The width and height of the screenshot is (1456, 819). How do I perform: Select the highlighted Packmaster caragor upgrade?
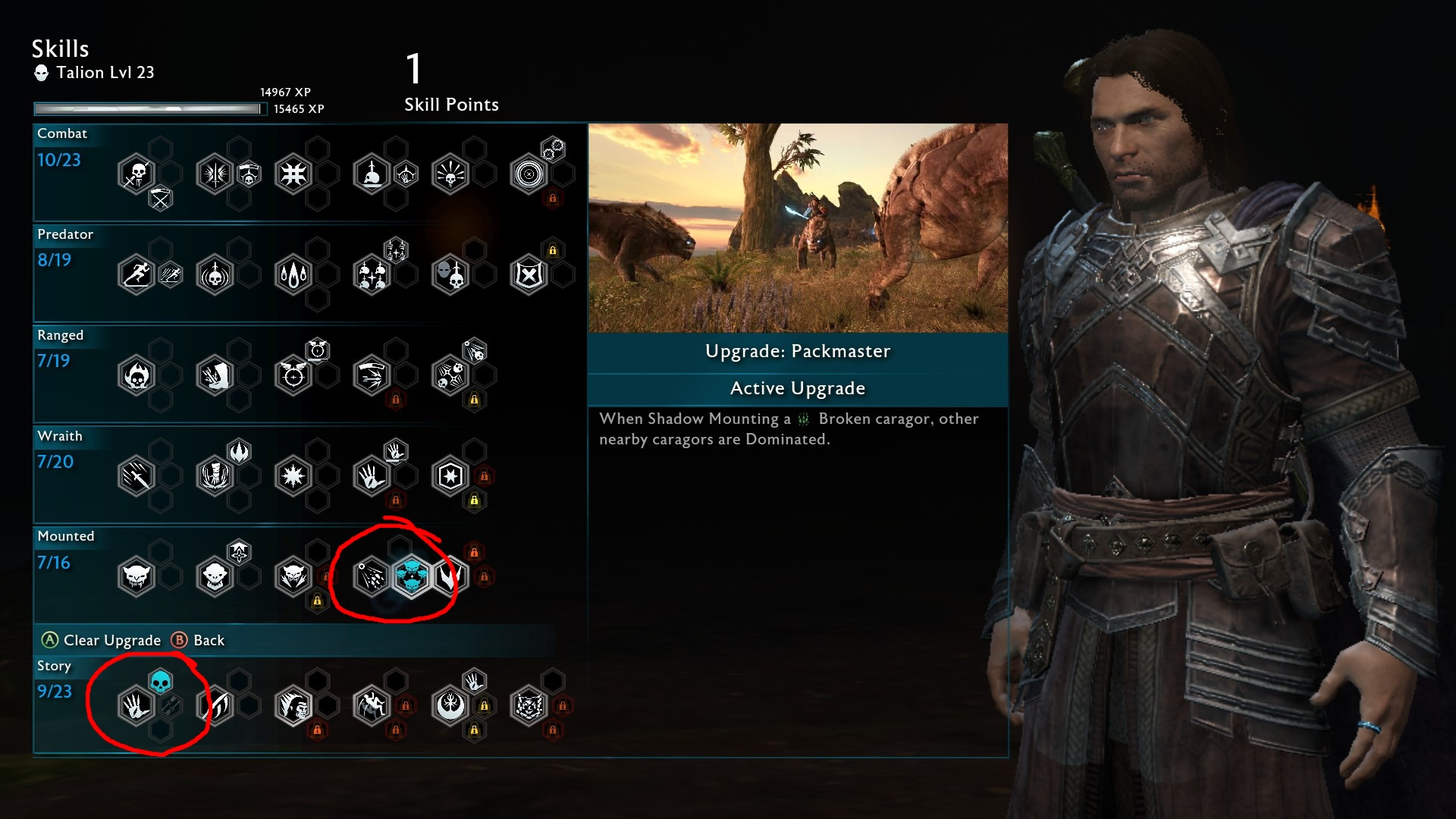tap(410, 576)
